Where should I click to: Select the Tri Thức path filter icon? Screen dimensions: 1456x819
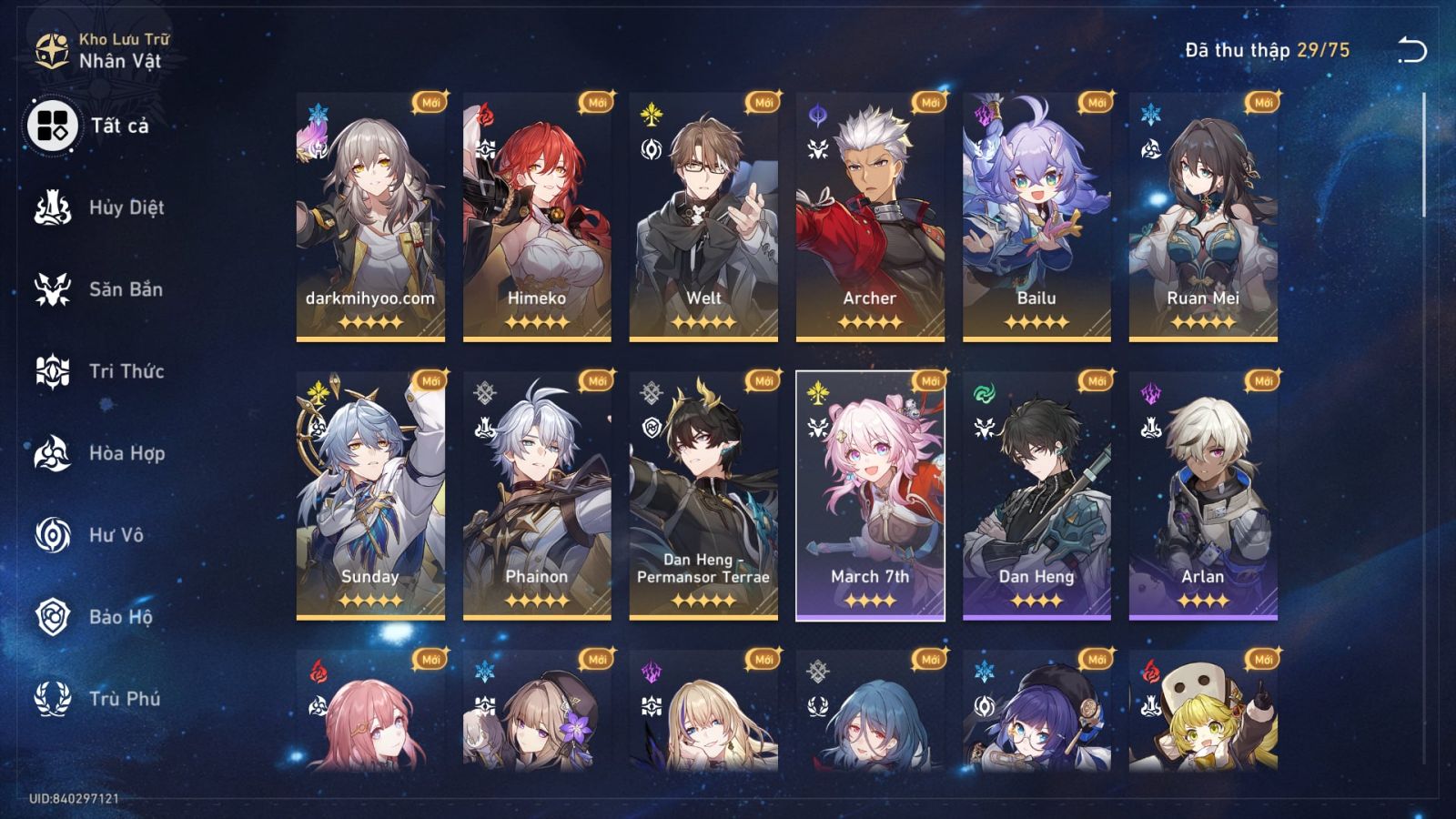tap(52, 371)
